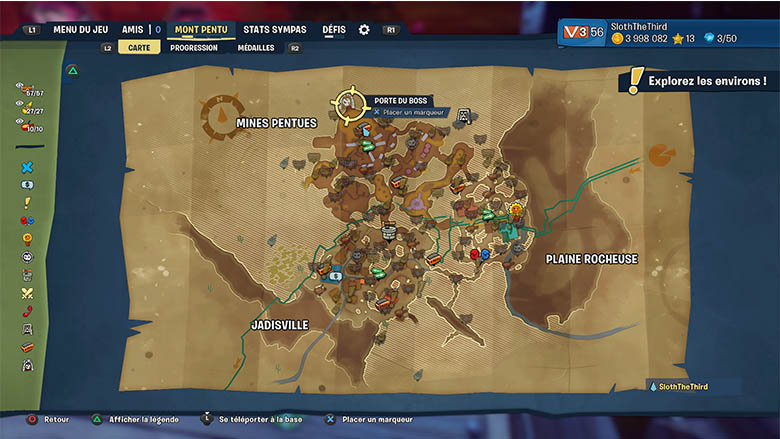Switch to the Amis tab
The width and height of the screenshot is (780, 439).
click(133, 30)
